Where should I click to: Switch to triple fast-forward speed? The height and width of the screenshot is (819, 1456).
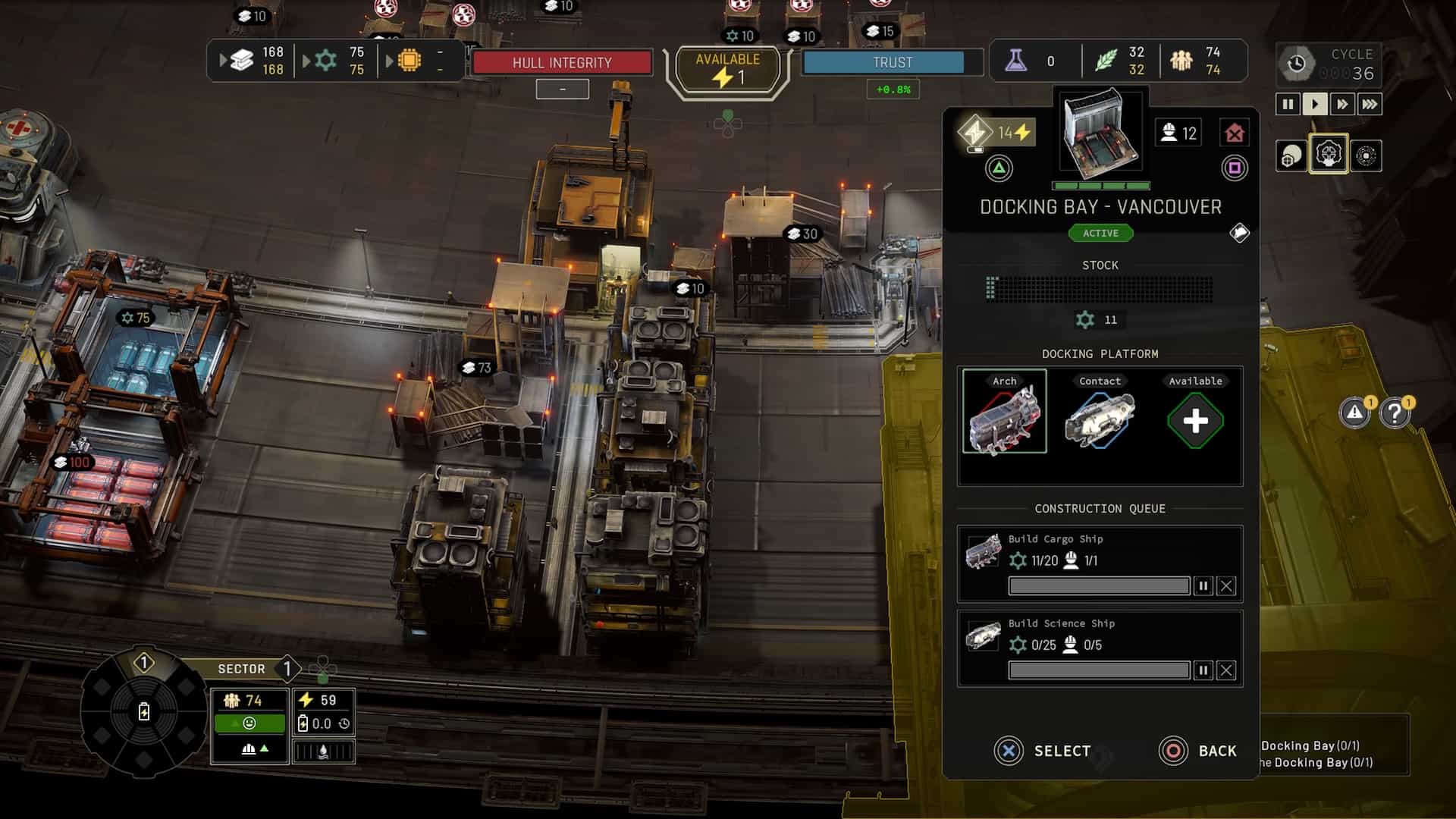click(1370, 104)
